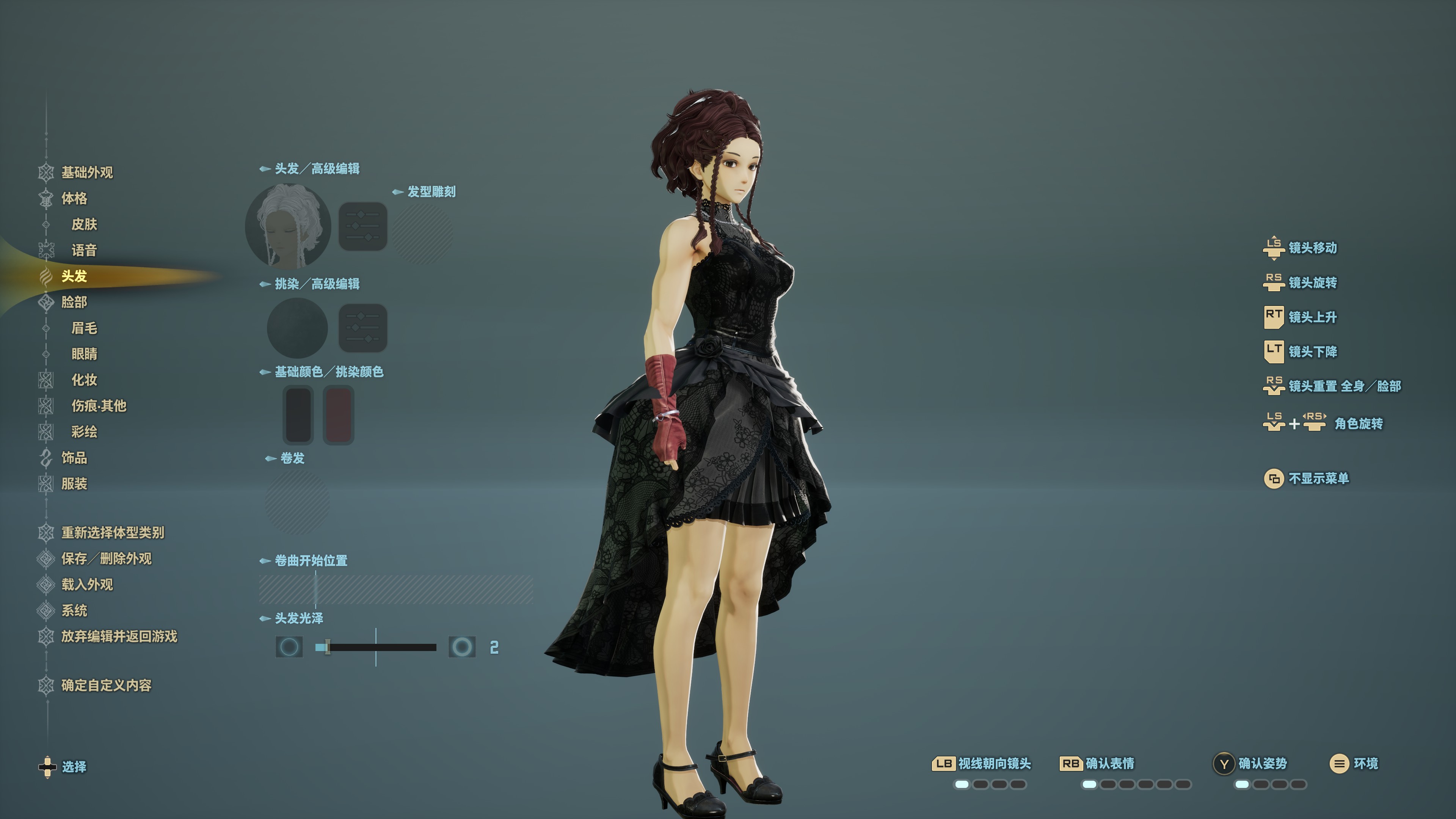Open the 语音 voice options

[x=84, y=250]
